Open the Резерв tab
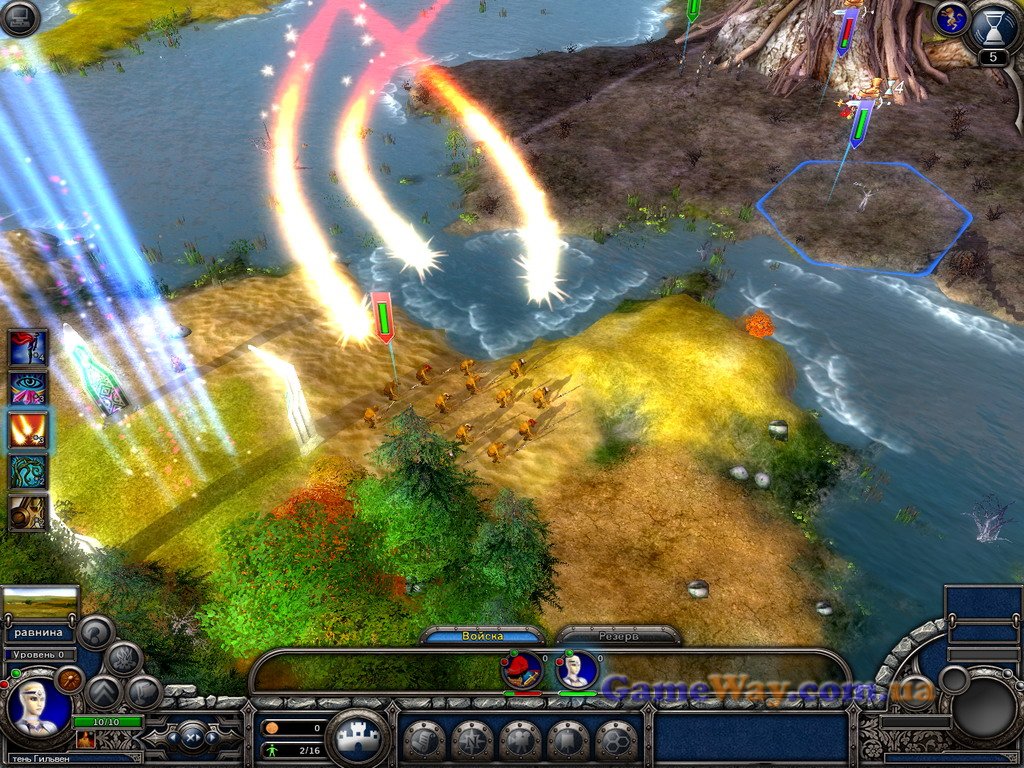Image resolution: width=1024 pixels, height=768 pixels. click(x=618, y=636)
